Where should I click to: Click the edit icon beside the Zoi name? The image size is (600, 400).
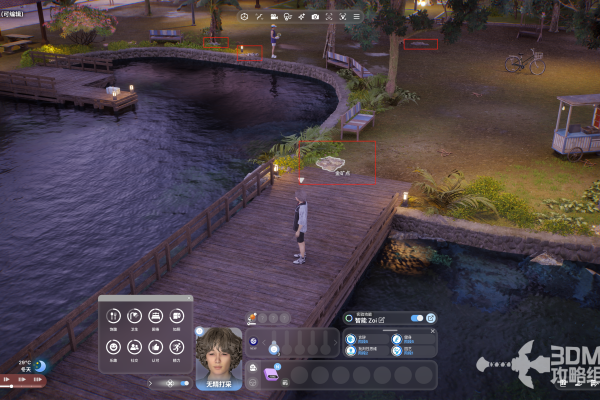pyautogui.click(x=381, y=318)
